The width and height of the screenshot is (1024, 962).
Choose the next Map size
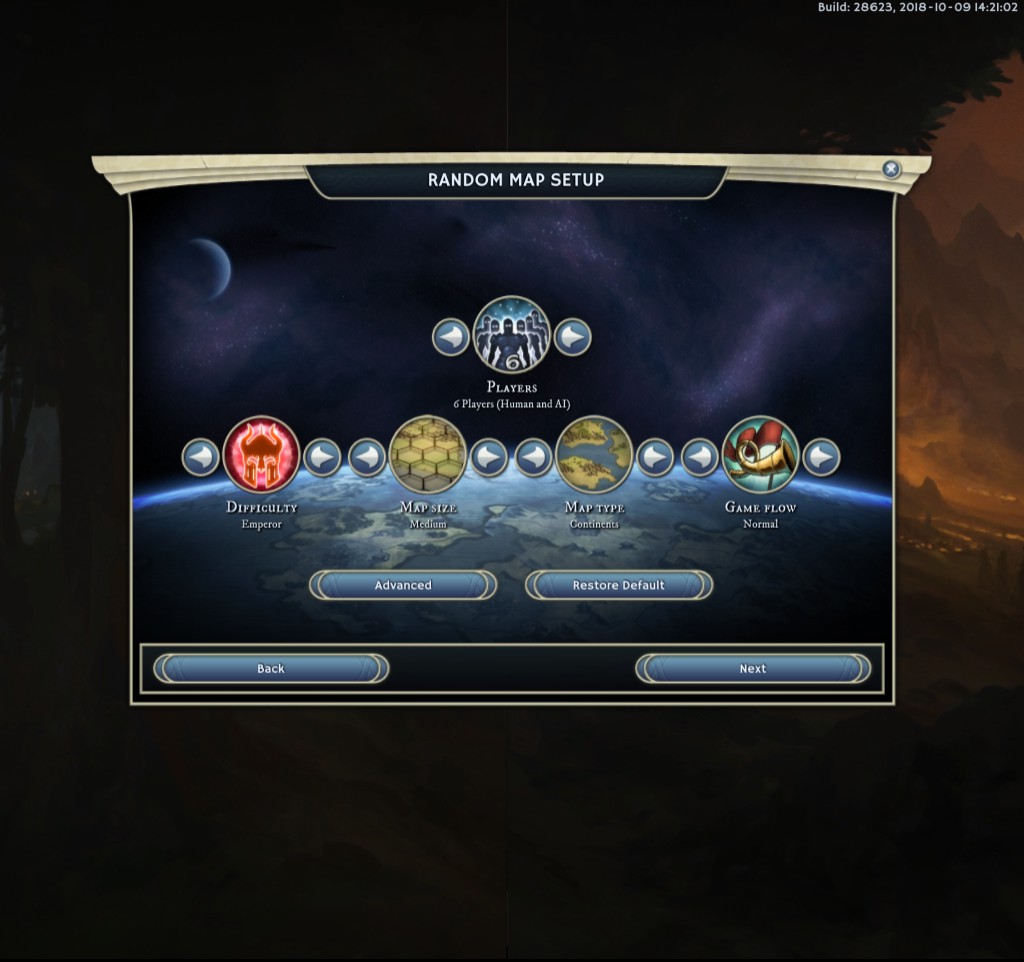489,457
